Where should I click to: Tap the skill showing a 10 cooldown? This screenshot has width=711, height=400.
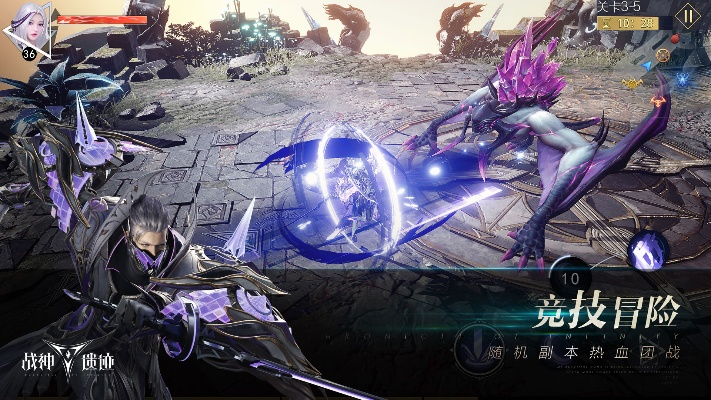click(572, 277)
